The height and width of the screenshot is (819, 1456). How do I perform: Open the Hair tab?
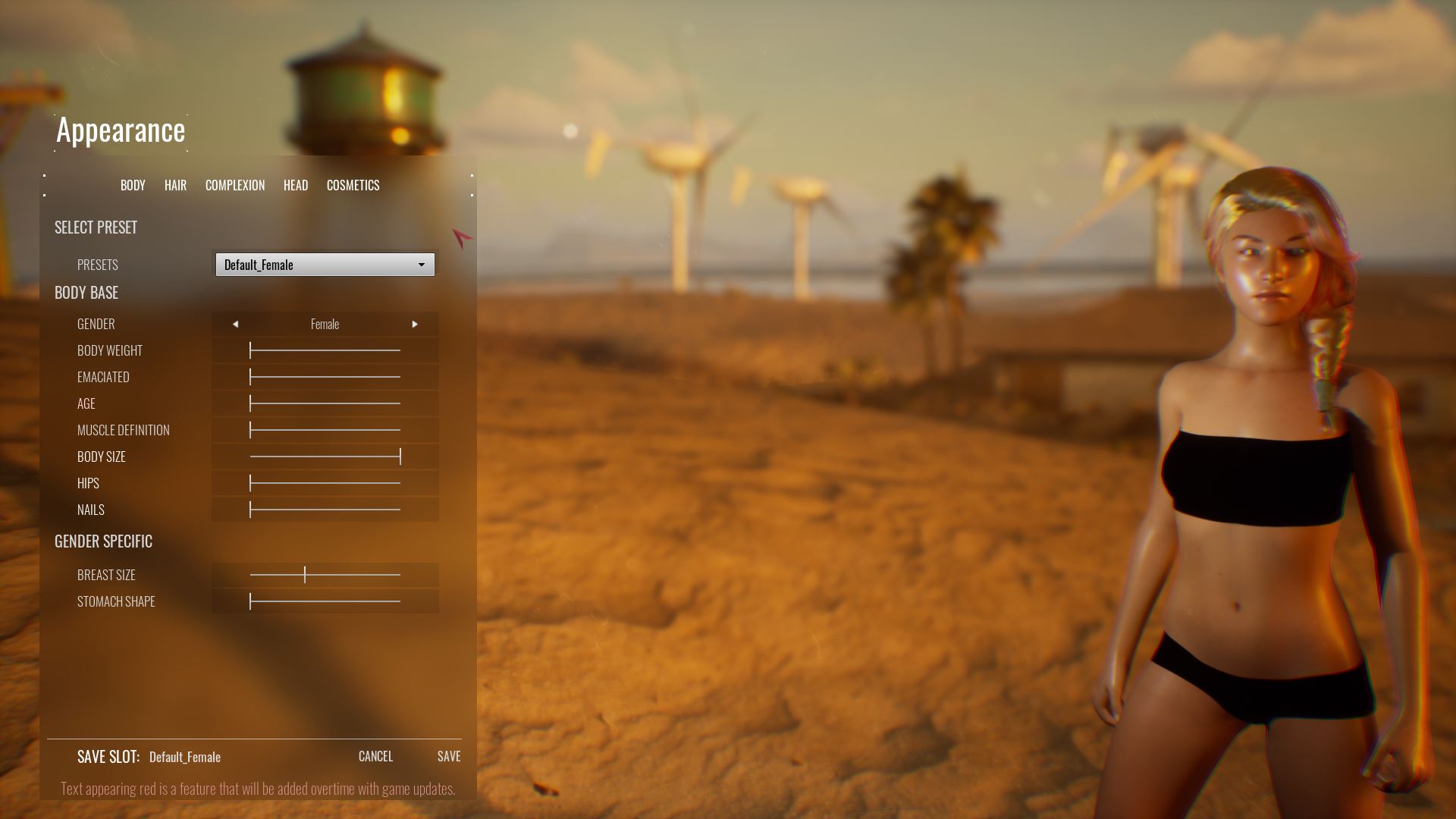(175, 185)
